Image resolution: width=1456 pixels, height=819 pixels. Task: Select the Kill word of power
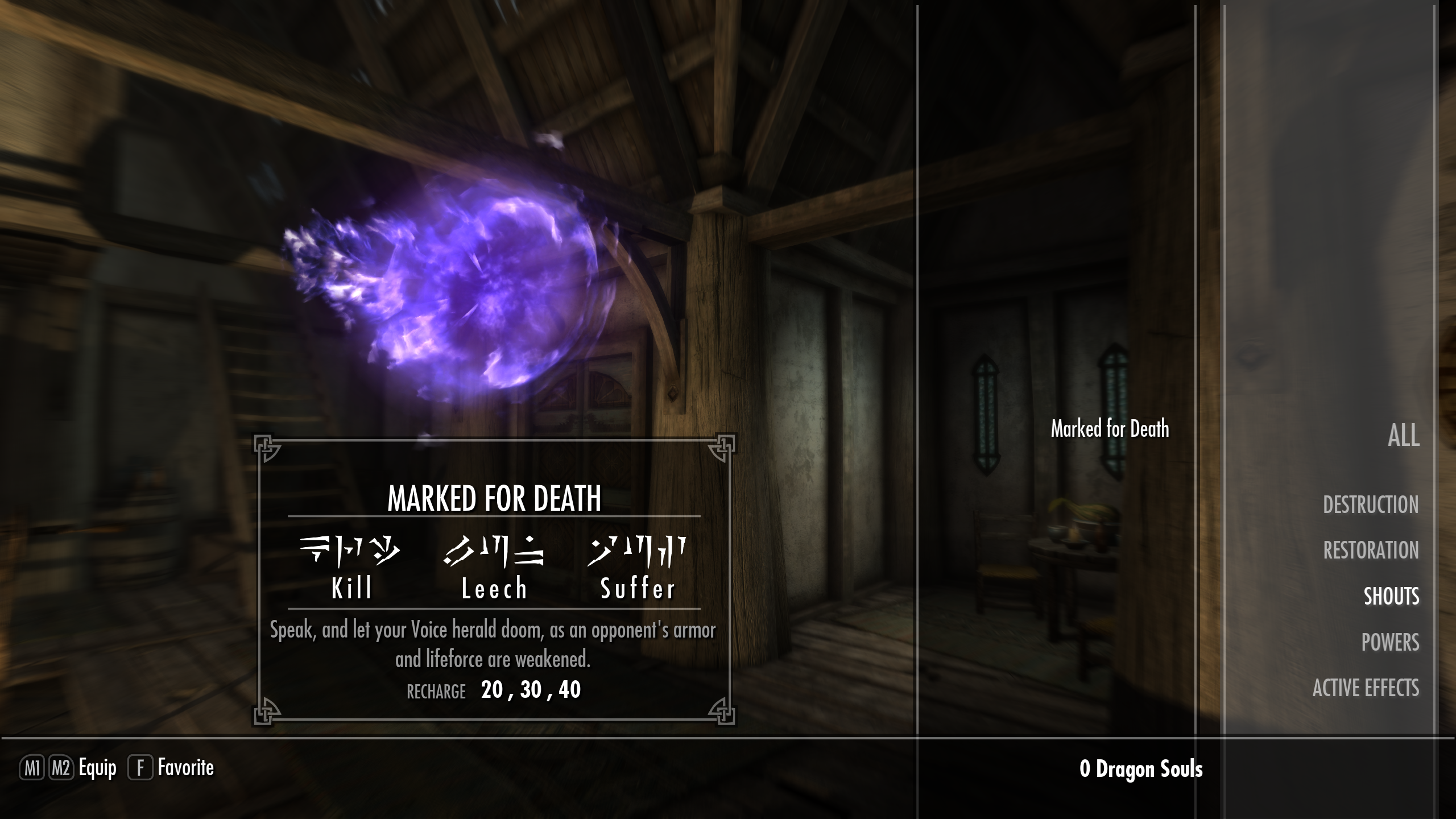click(x=351, y=569)
